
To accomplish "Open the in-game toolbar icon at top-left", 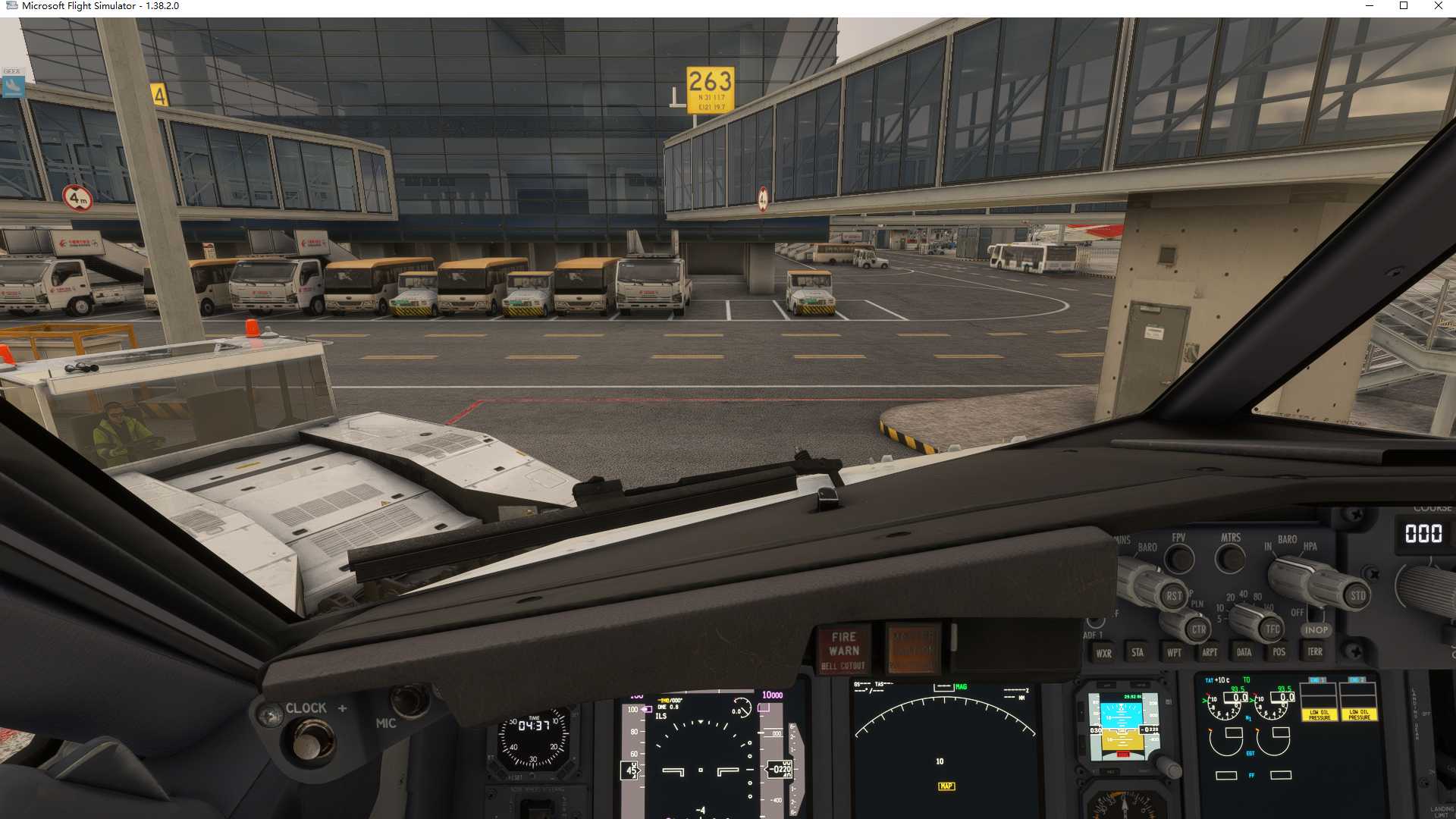I will [13, 87].
